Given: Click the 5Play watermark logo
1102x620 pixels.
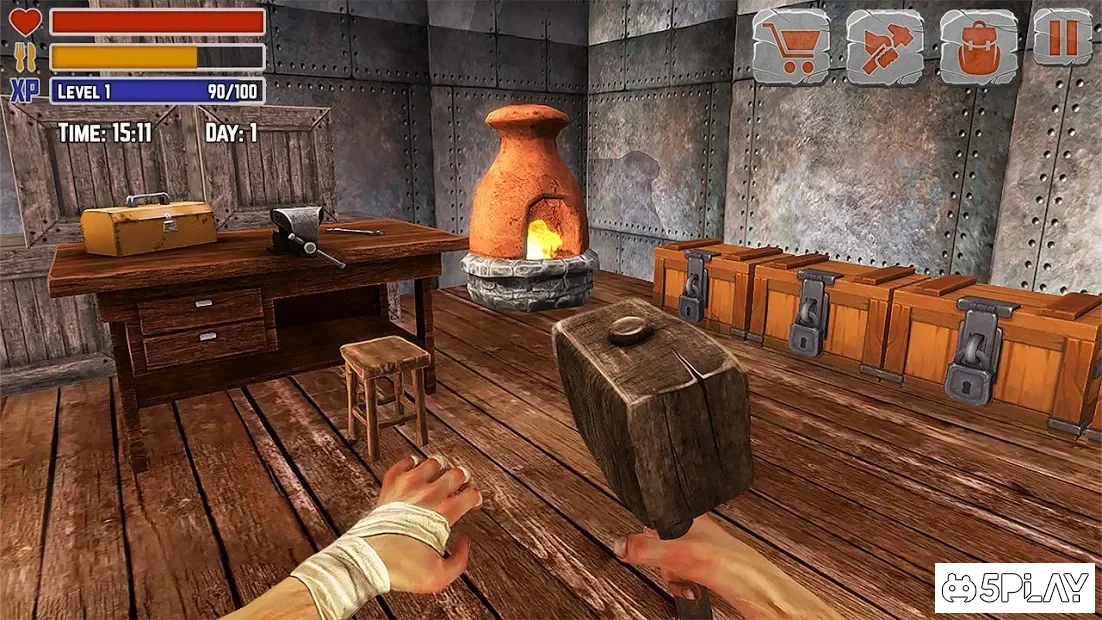Looking at the screenshot, I should [x=1015, y=589].
